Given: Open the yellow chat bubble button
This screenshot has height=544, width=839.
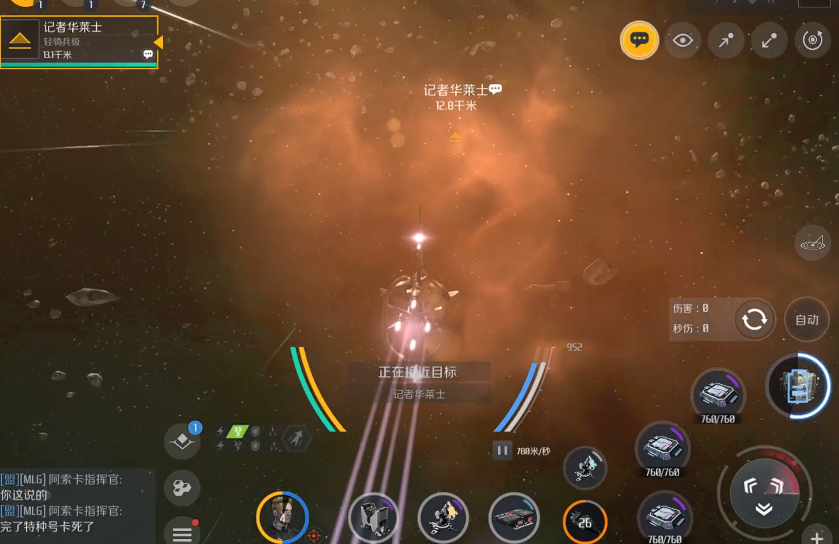Looking at the screenshot, I should [639, 40].
